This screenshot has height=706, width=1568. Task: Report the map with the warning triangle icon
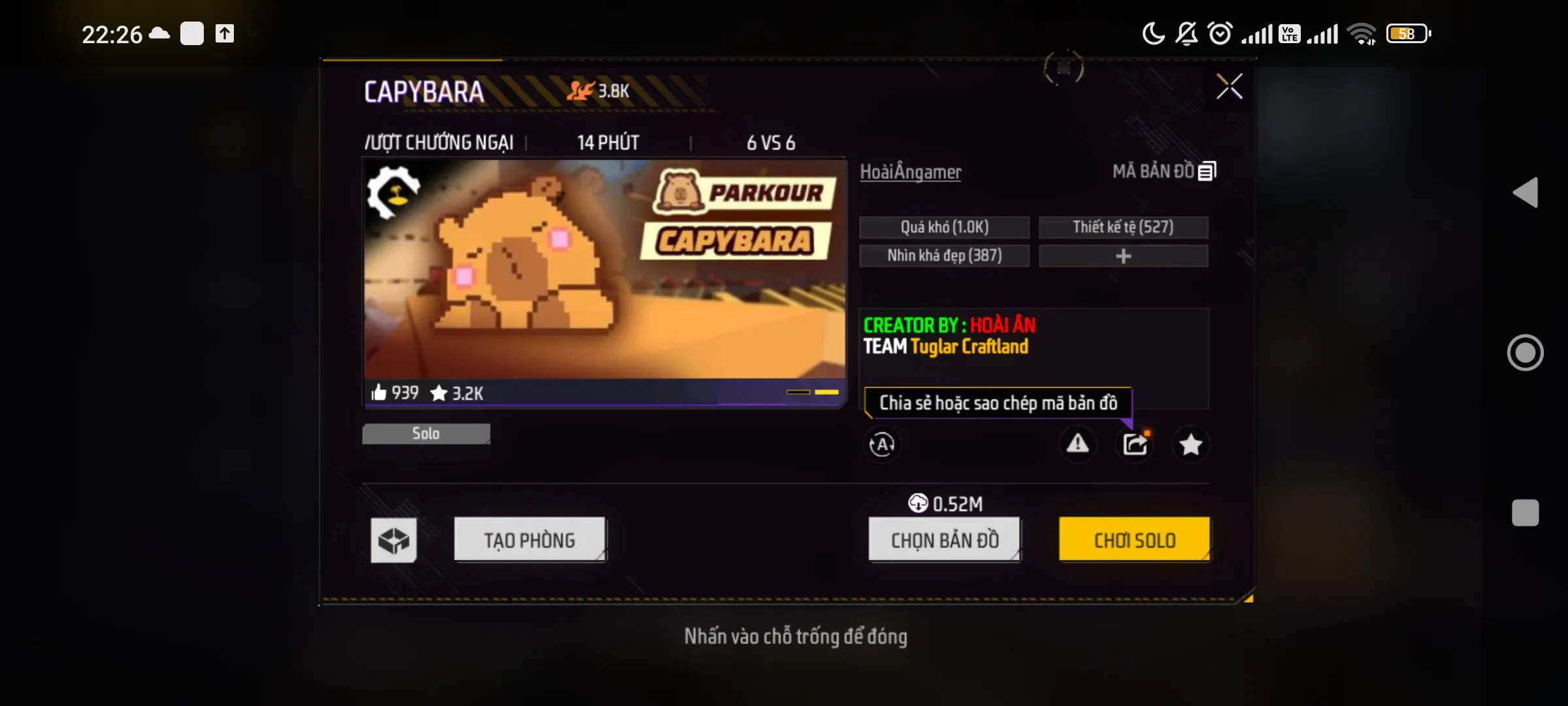click(1077, 445)
